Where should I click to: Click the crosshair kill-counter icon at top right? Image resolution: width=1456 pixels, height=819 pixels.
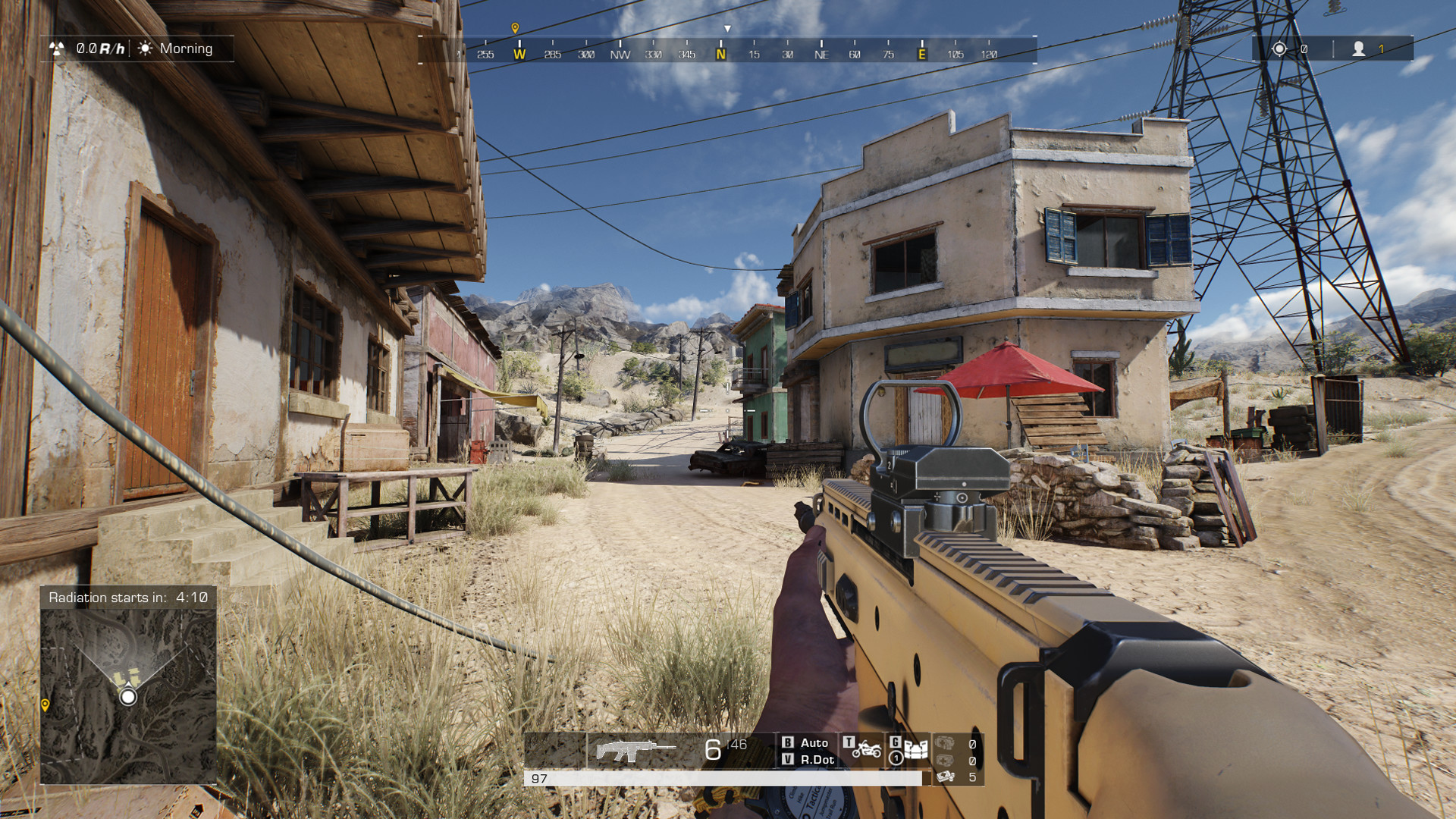pyautogui.click(x=1280, y=49)
